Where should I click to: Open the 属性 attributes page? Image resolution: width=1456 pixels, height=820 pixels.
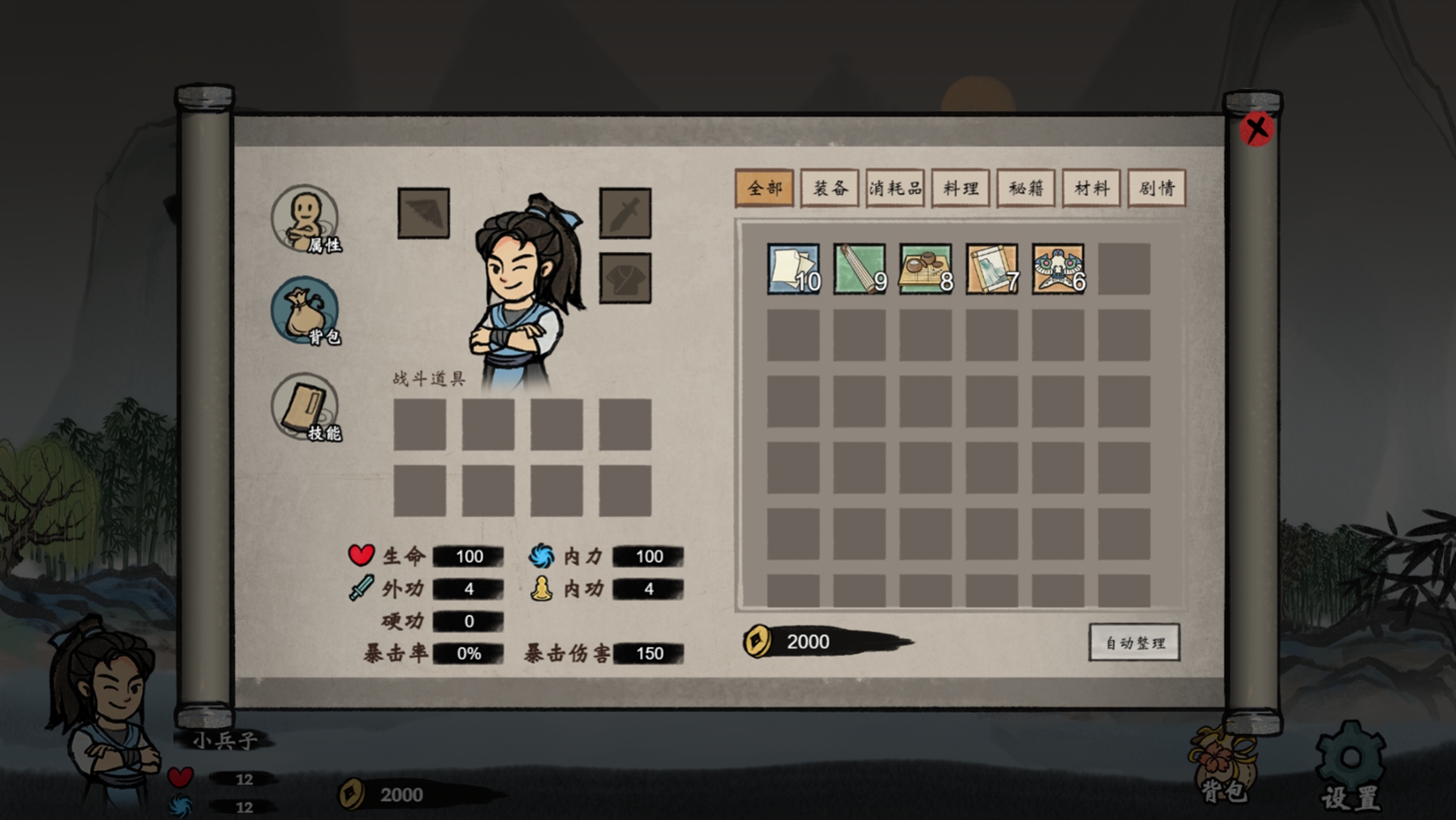306,218
